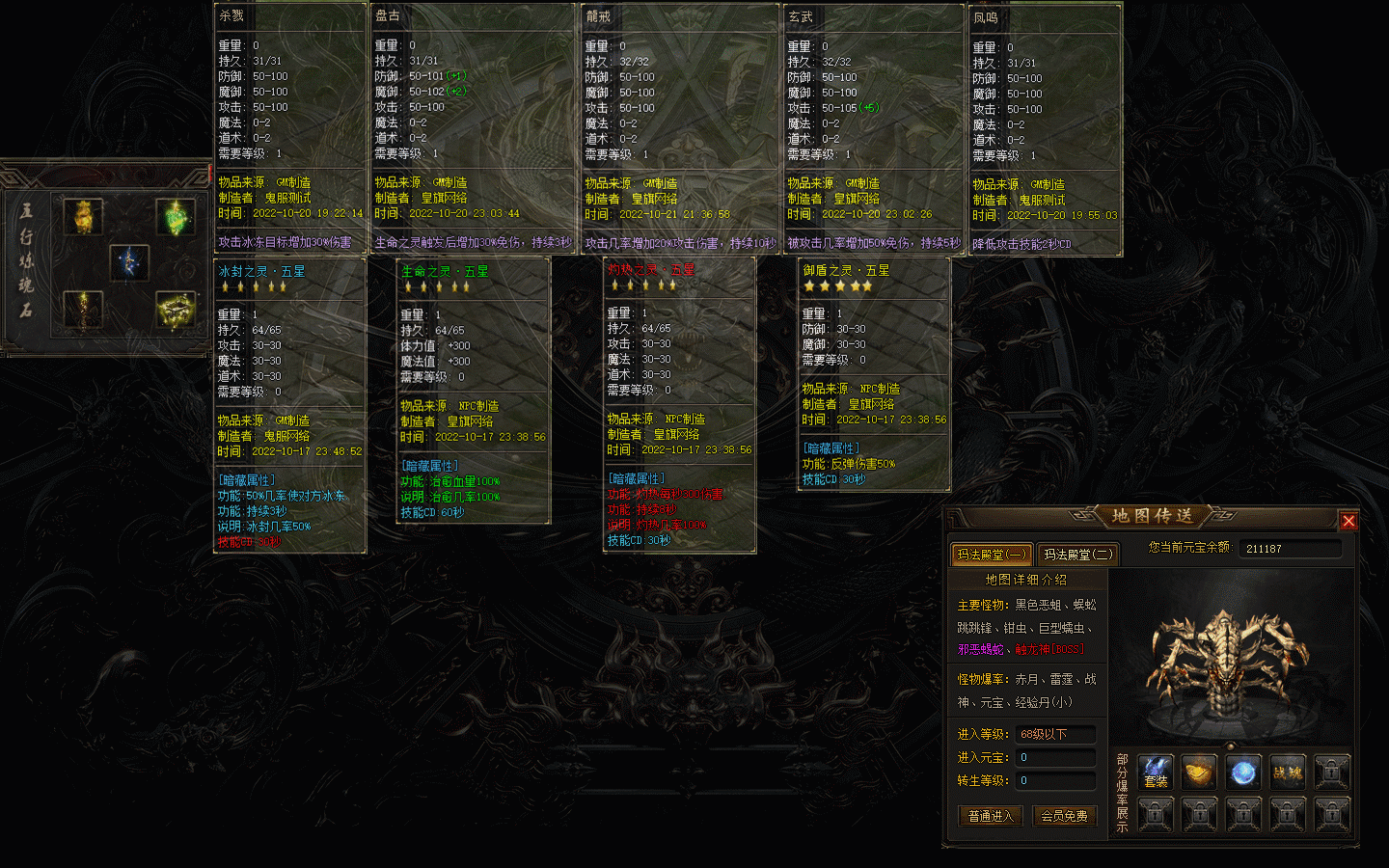
Task: Select the glowing yellow winged soul stone slot
Action: coord(176,310)
